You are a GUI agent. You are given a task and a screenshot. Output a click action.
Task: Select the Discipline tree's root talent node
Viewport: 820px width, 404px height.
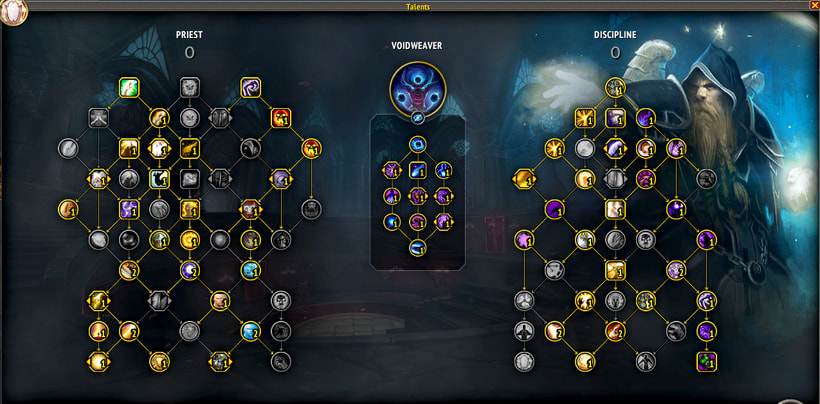tap(615, 87)
